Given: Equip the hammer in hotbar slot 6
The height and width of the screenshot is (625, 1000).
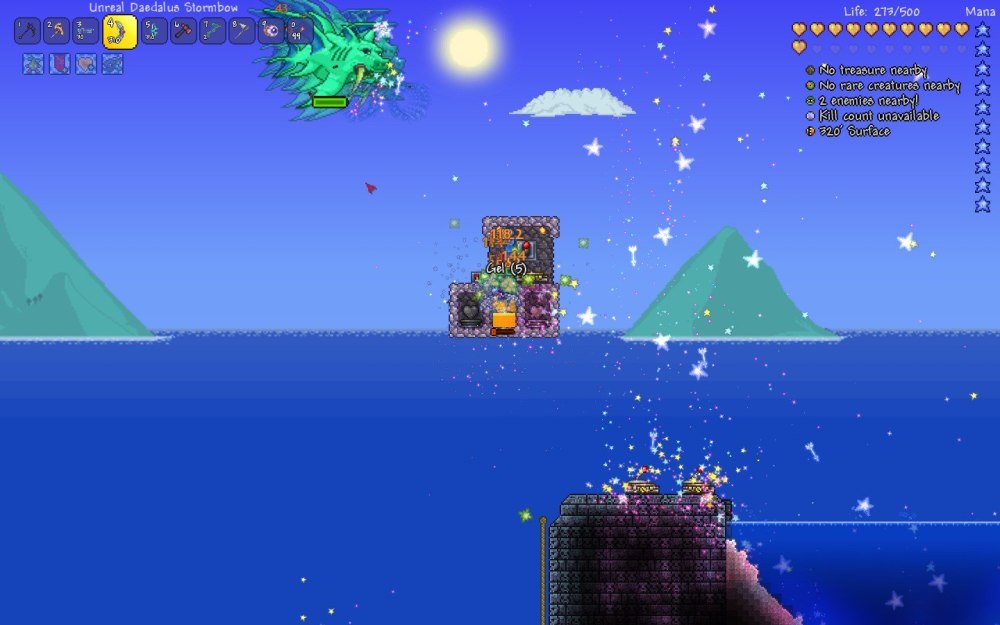Looking at the screenshot, I should (184, 31).
